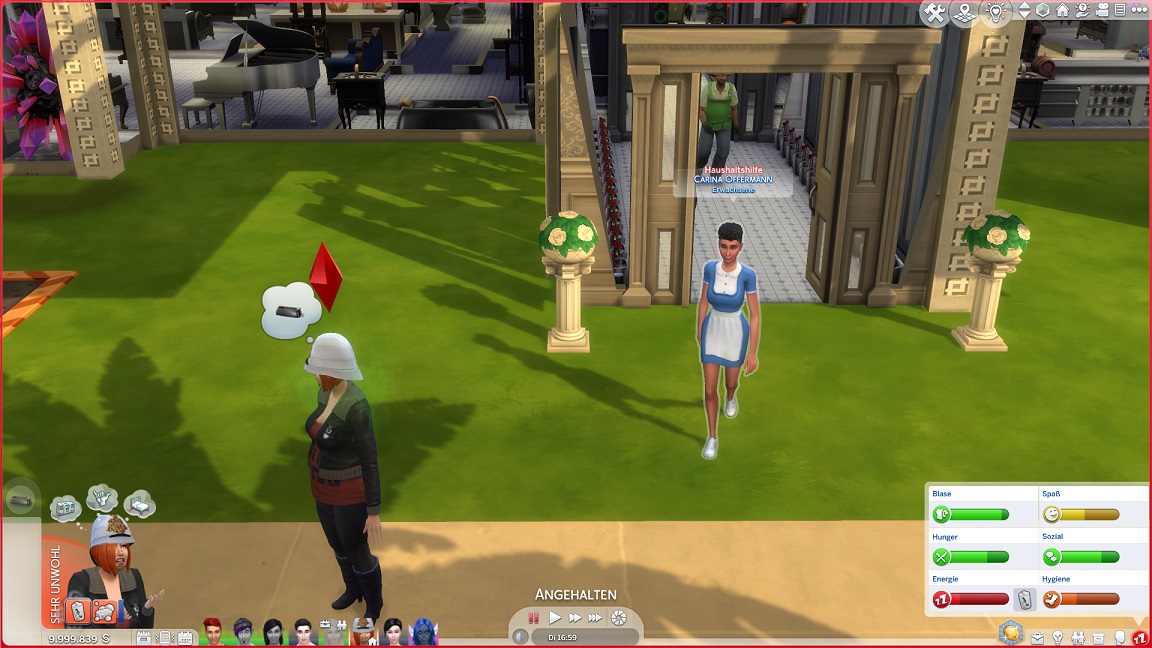This screenshot has width=1152, height=648.
Task: Set game speed to fast forward
Action: point(575,618)
